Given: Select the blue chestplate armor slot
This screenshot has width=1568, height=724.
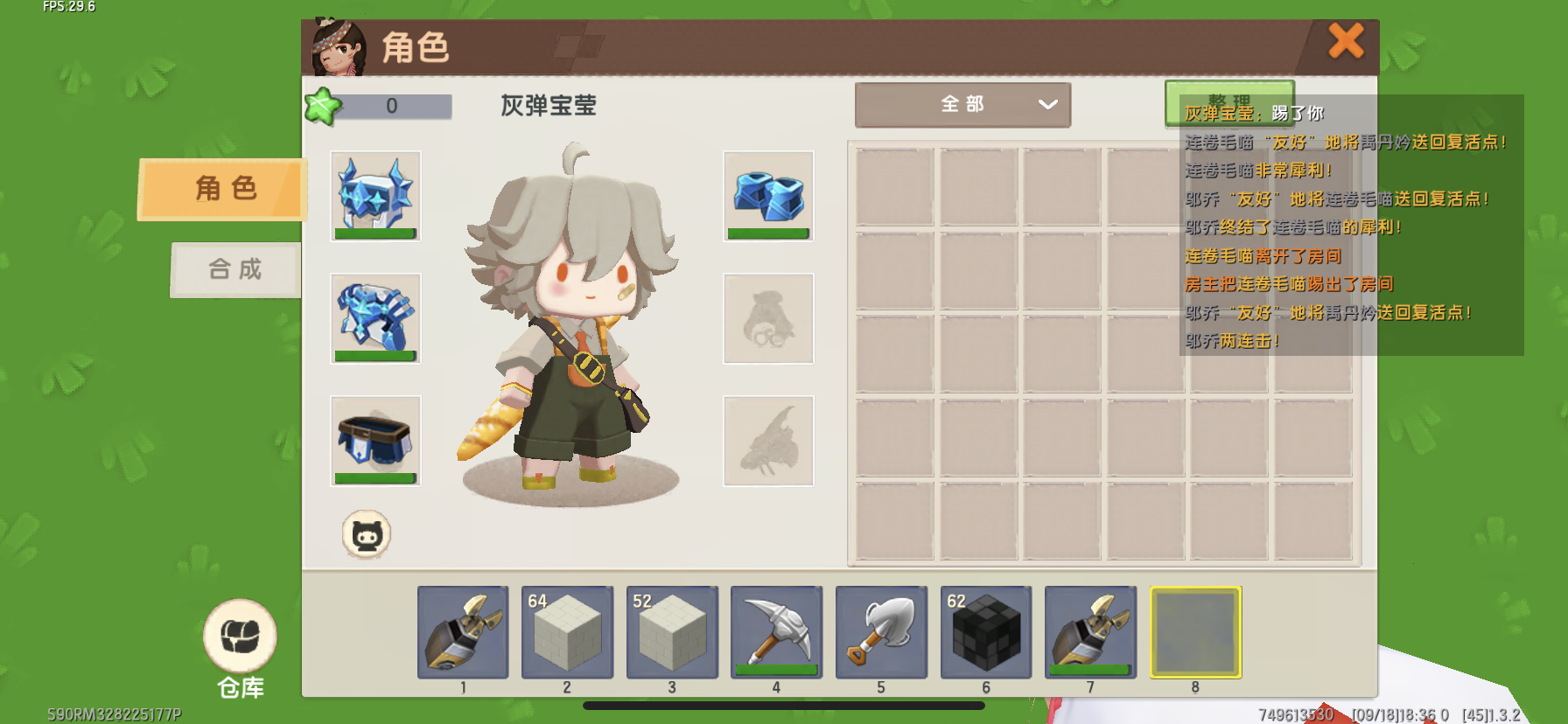Looking at the screenshot, I should tap(375, 318).
